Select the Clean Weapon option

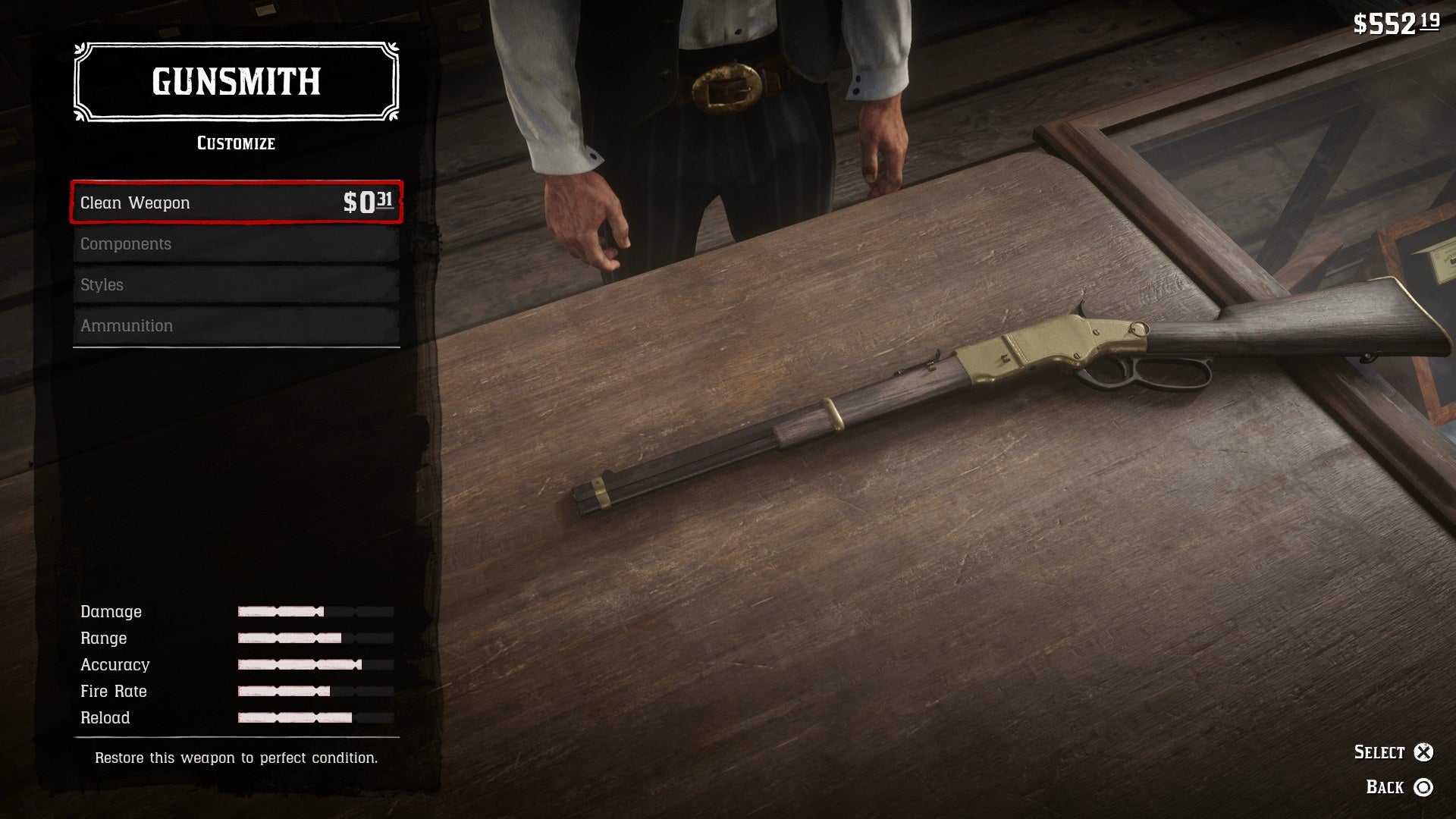[236, 202]
